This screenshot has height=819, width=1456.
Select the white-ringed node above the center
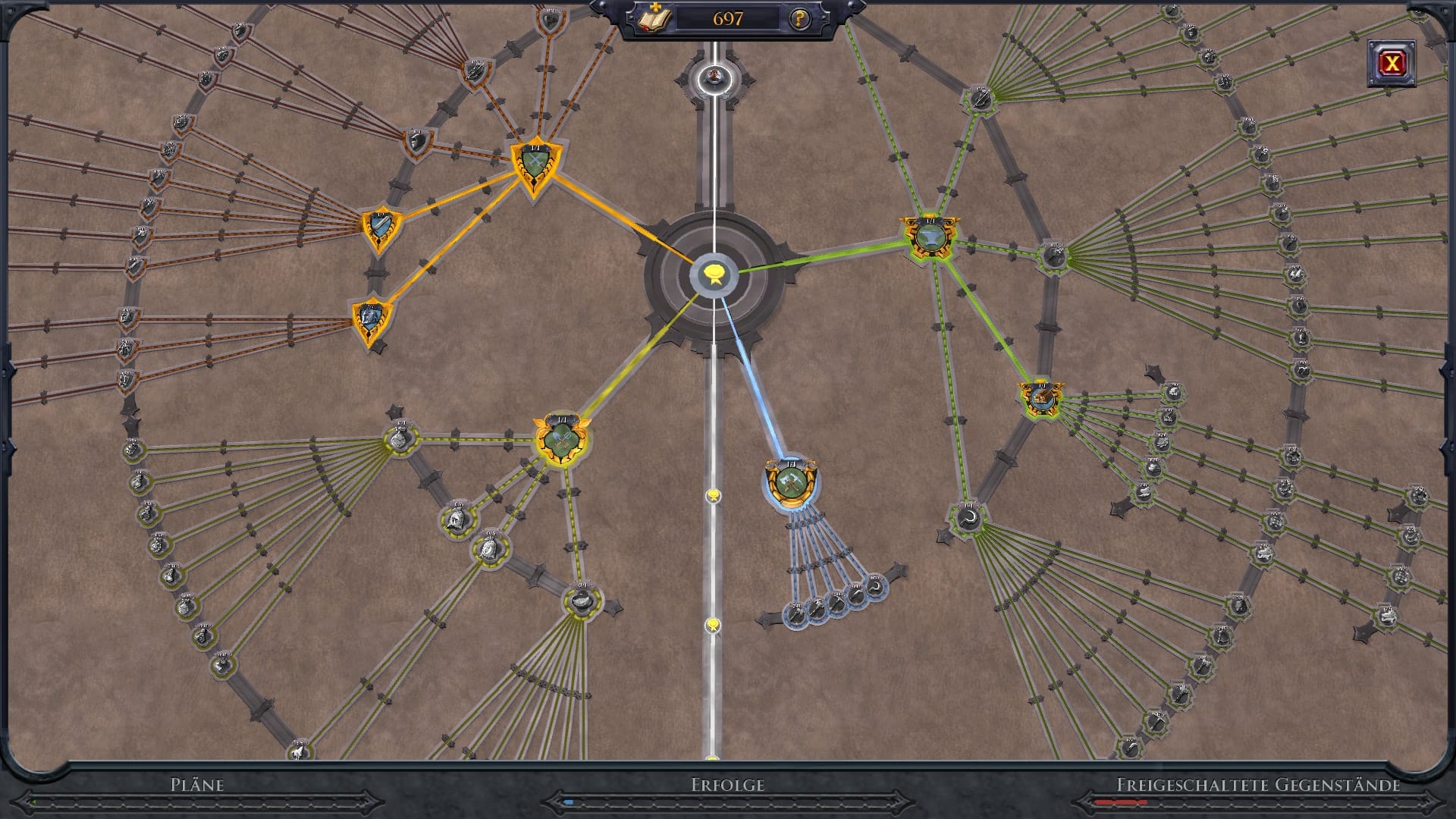714,77
